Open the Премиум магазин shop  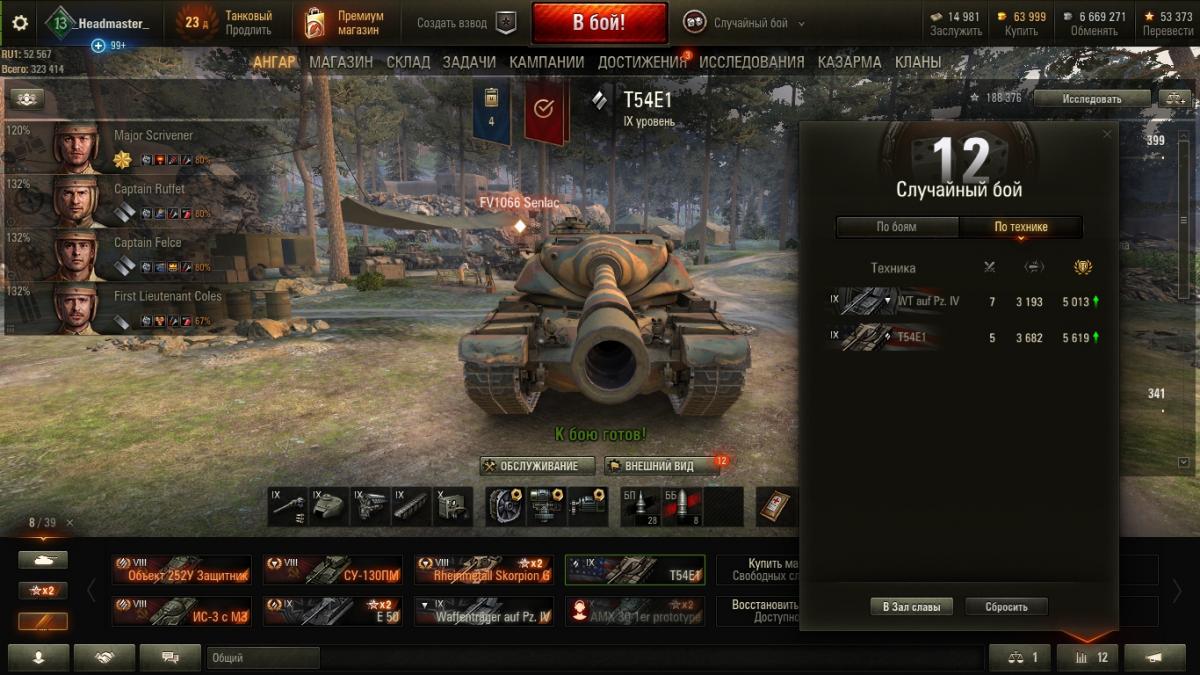345,23
